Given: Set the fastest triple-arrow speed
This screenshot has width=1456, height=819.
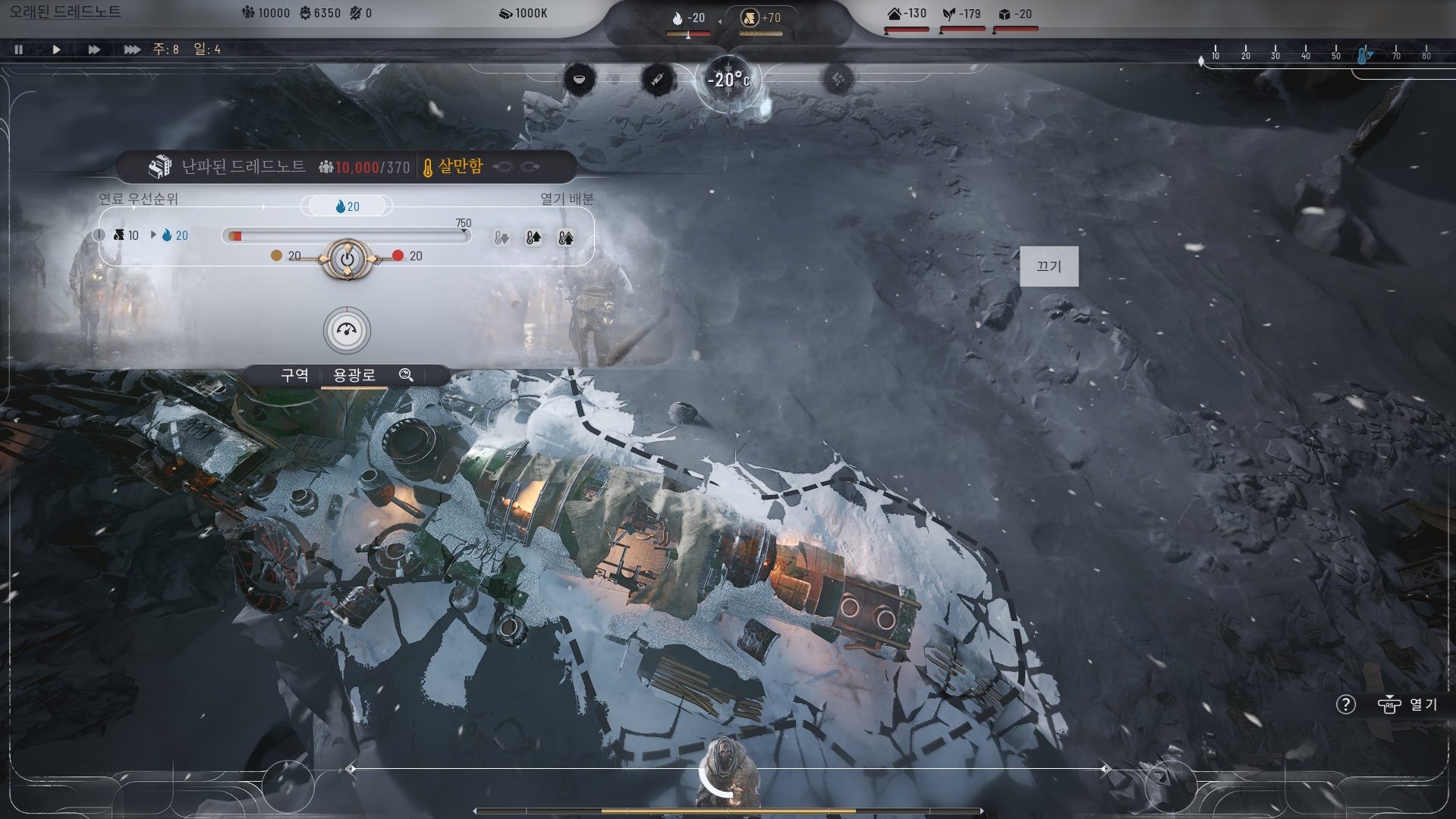Looking at the screenshot, I should coord(132,49).
